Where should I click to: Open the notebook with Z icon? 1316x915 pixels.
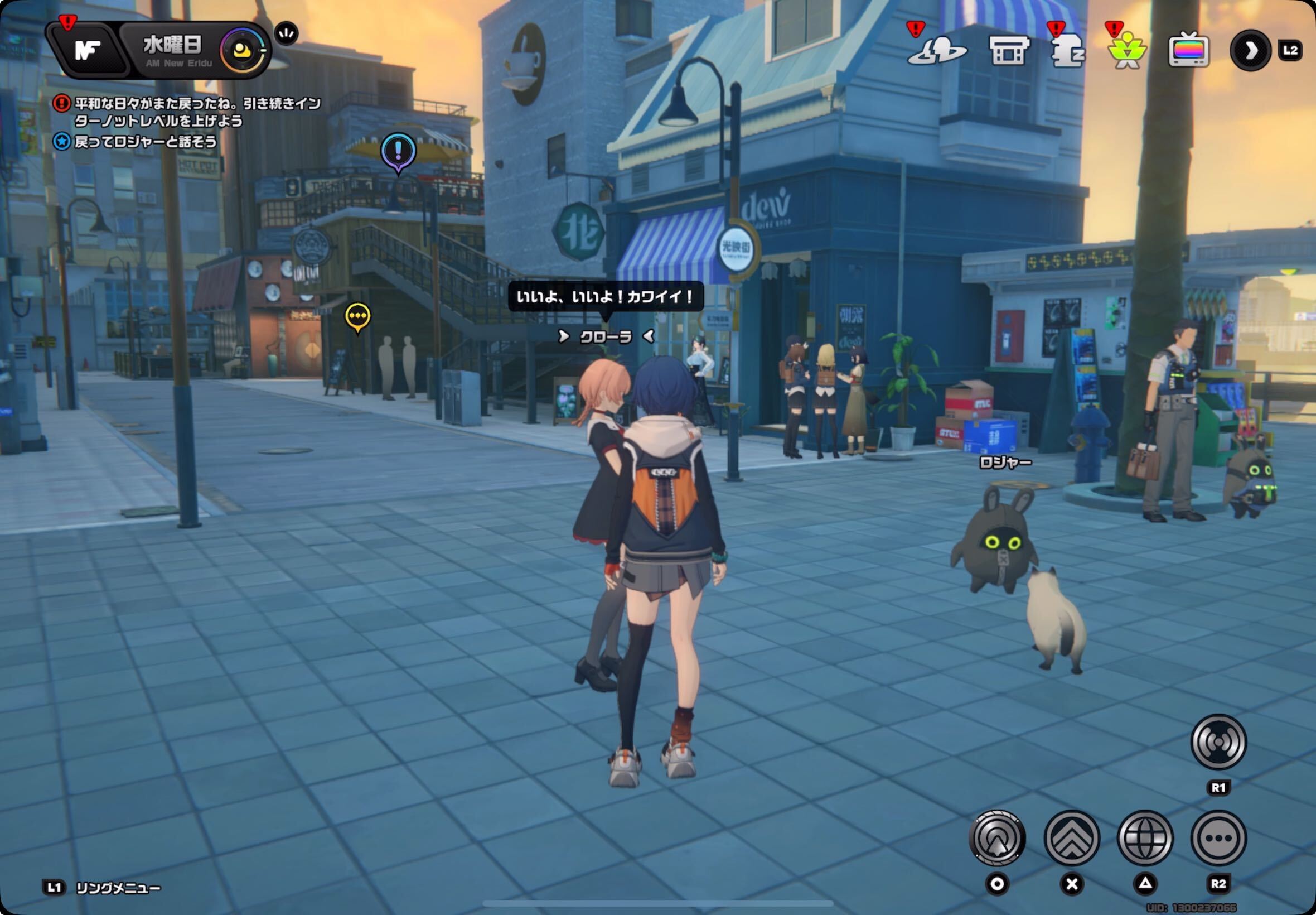1066,51
